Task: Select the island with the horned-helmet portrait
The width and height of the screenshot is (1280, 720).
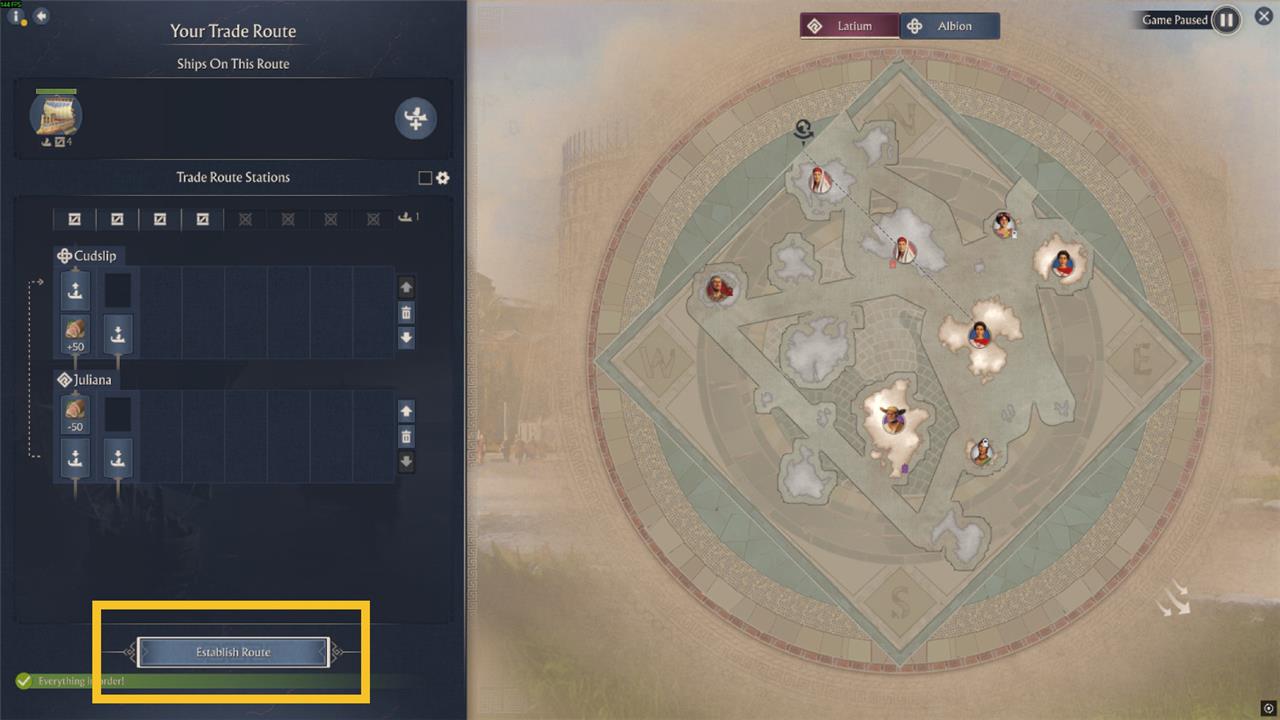Action: coord(892,418)
